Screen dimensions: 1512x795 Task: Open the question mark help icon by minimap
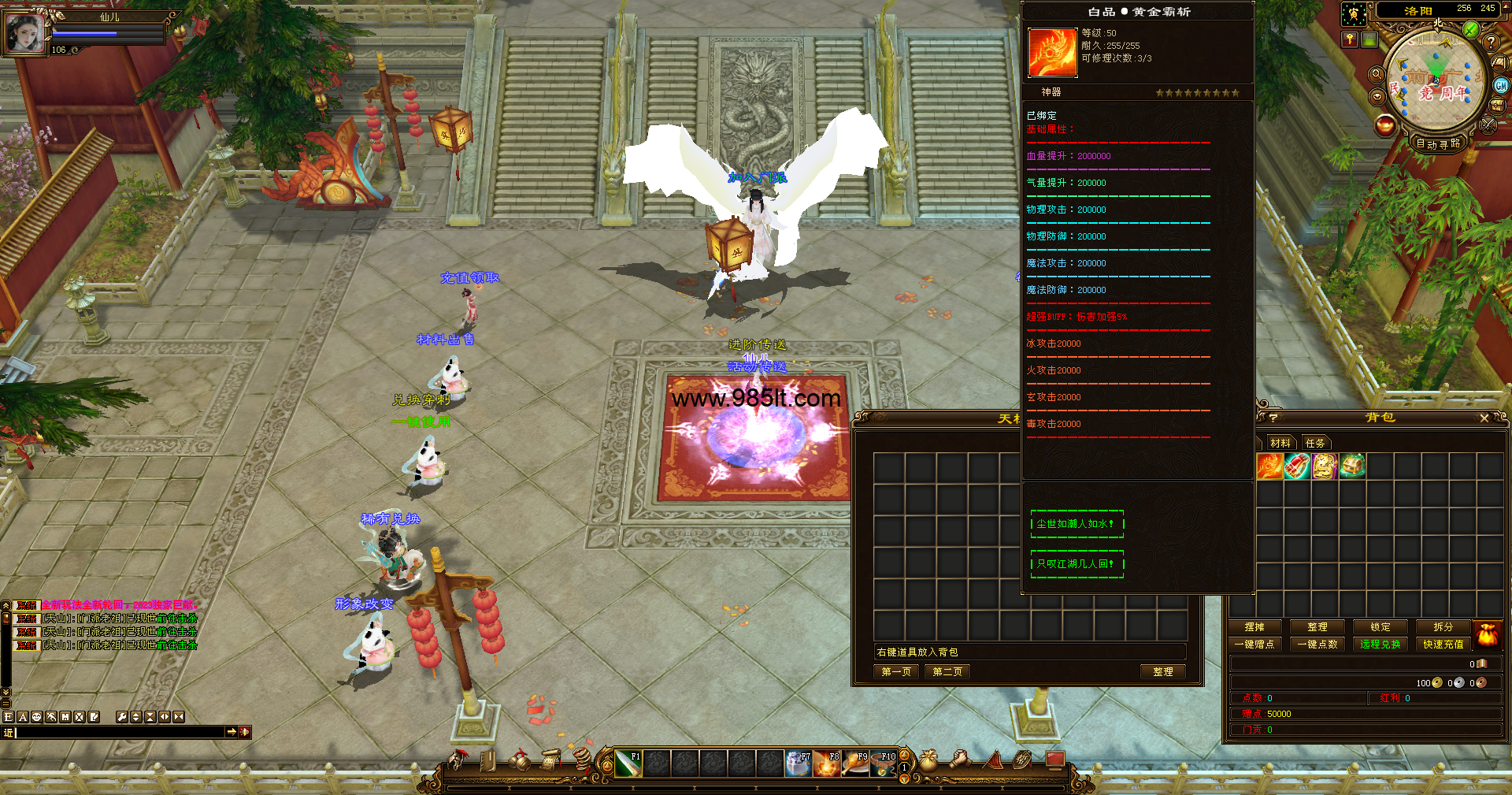[x=1491, y=43]
